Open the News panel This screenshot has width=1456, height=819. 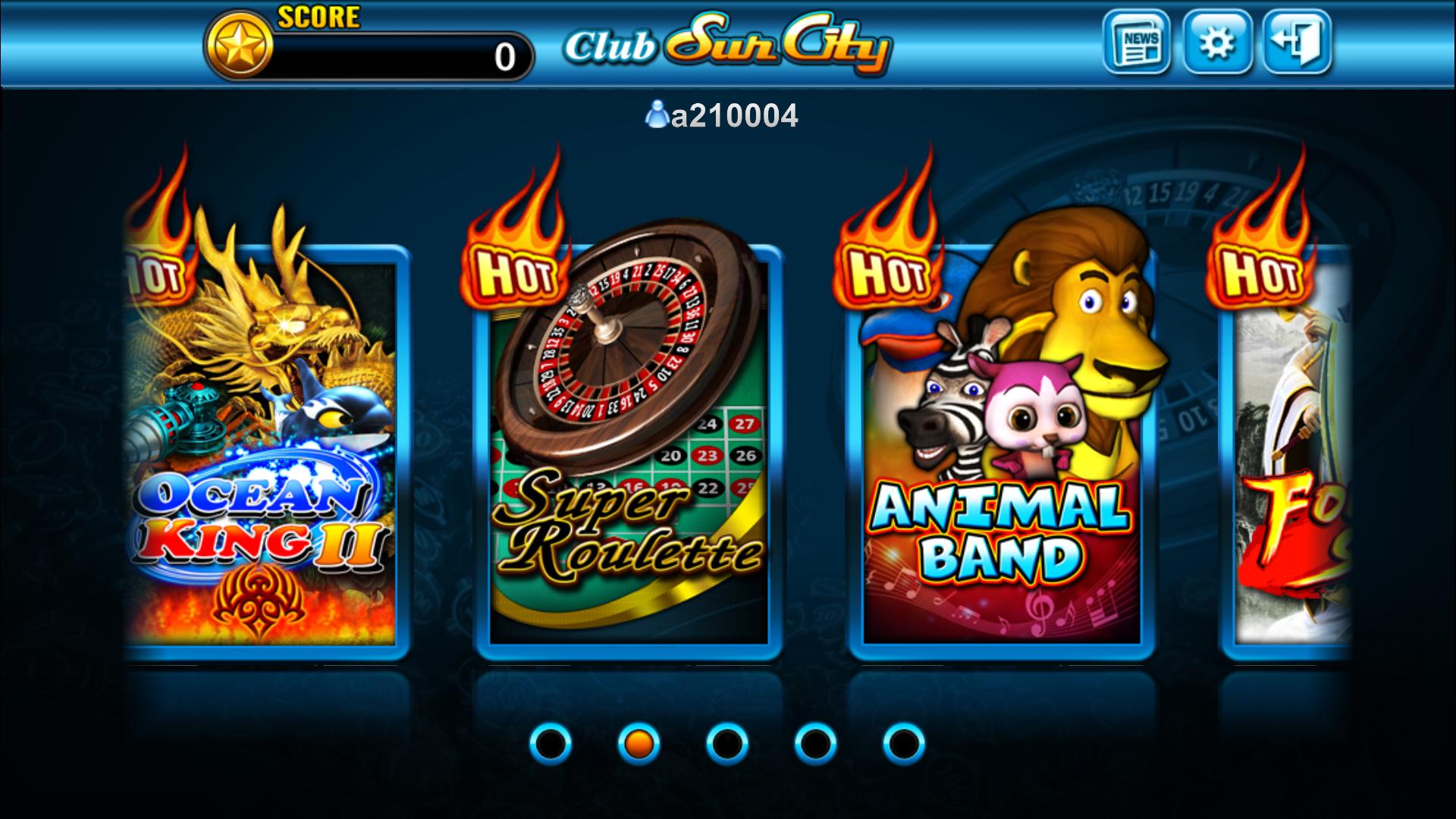point(1136,42)
